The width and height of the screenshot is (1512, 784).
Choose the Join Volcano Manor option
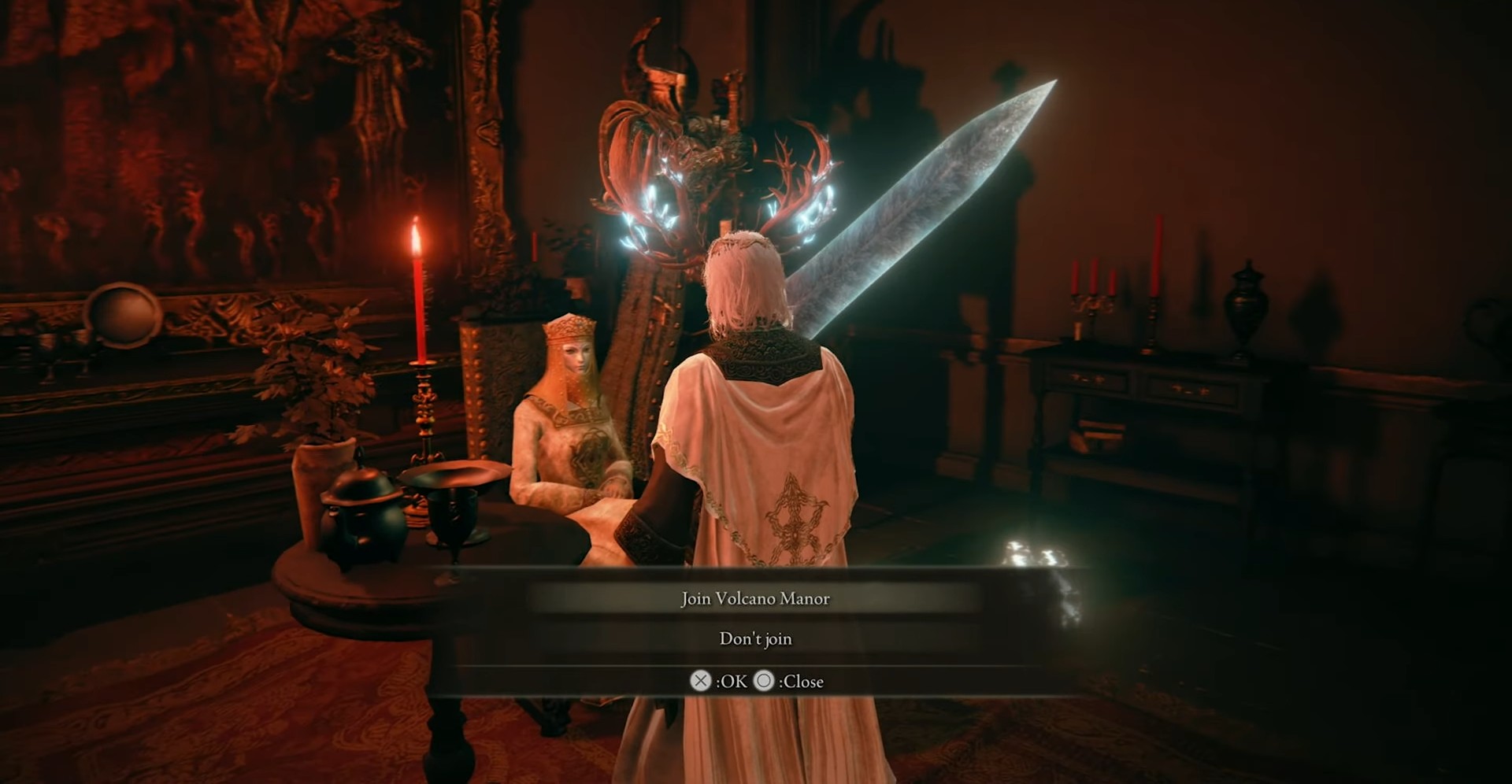755,599
